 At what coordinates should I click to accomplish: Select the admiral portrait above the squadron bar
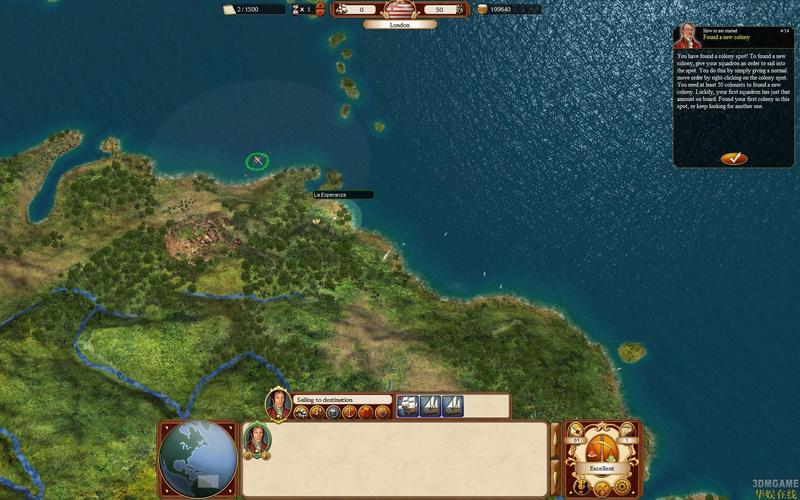pos(278,404)
